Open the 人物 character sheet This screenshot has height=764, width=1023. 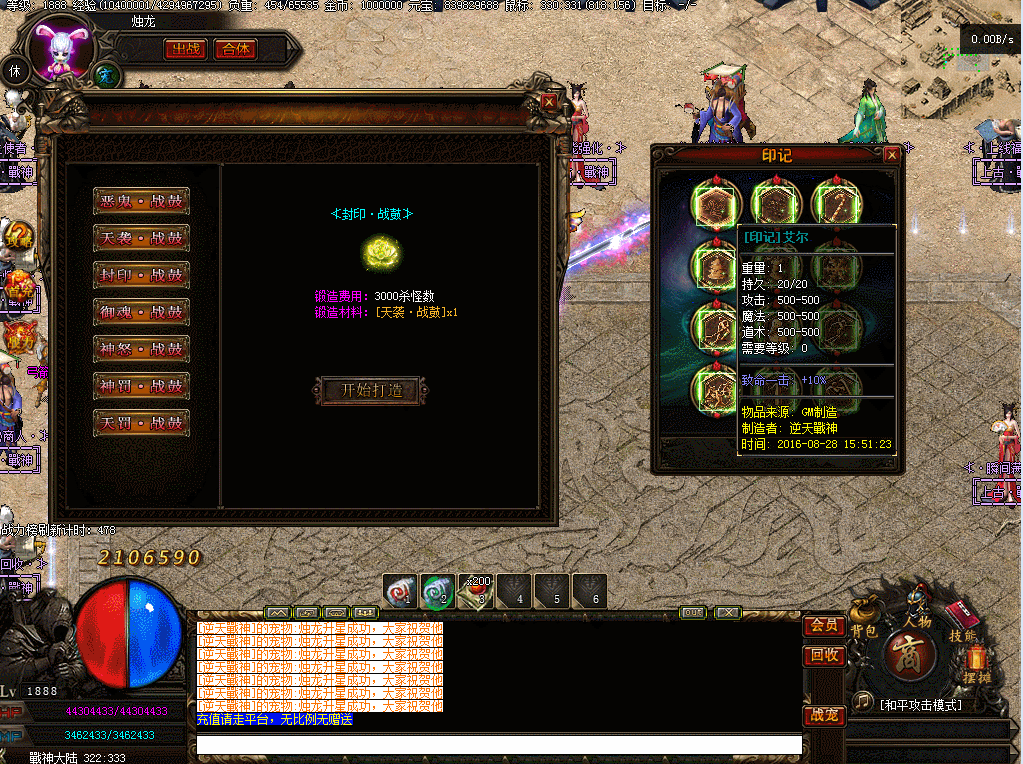pos(917,610)
